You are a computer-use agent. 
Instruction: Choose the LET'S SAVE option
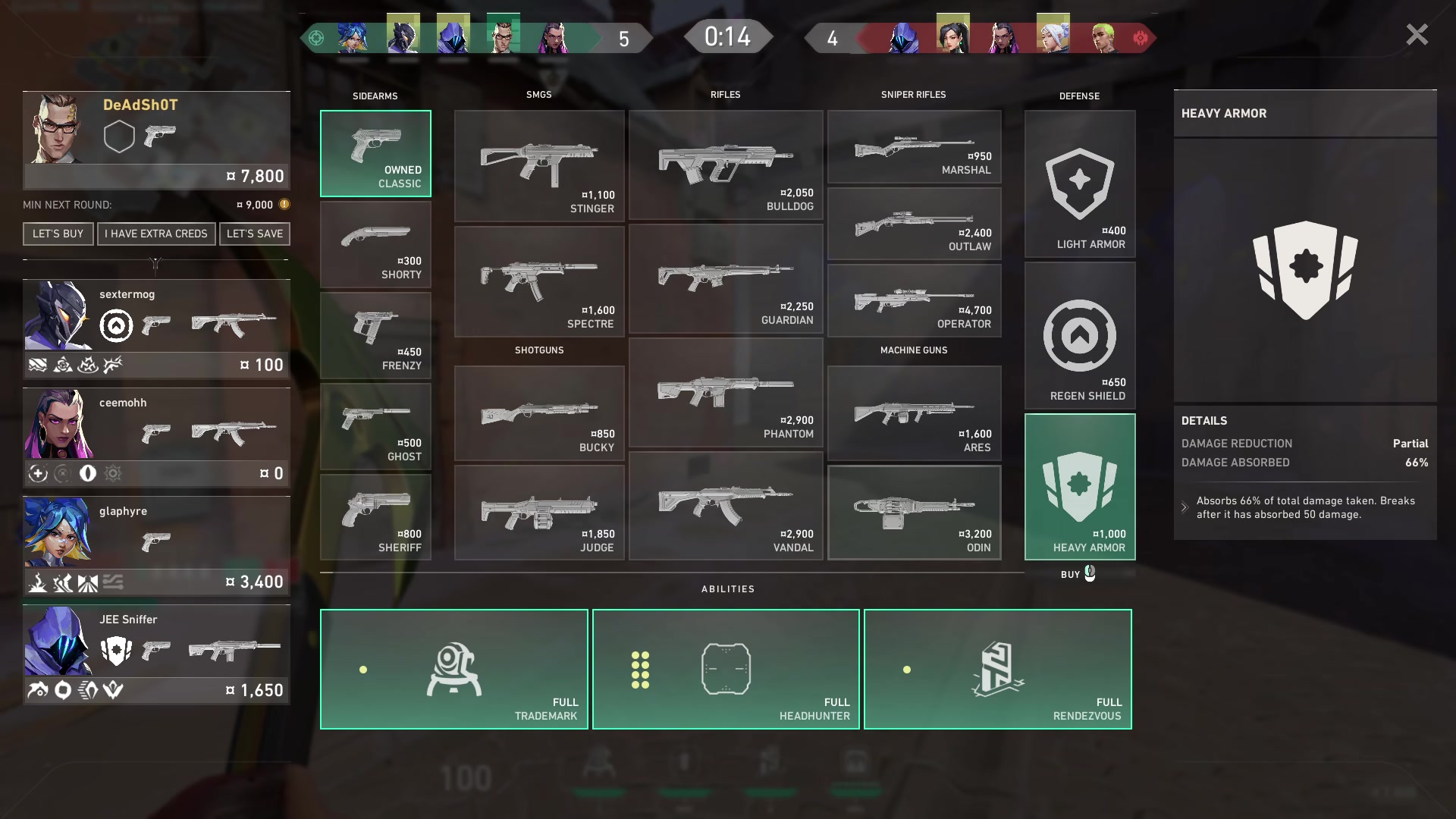point(255,234)
